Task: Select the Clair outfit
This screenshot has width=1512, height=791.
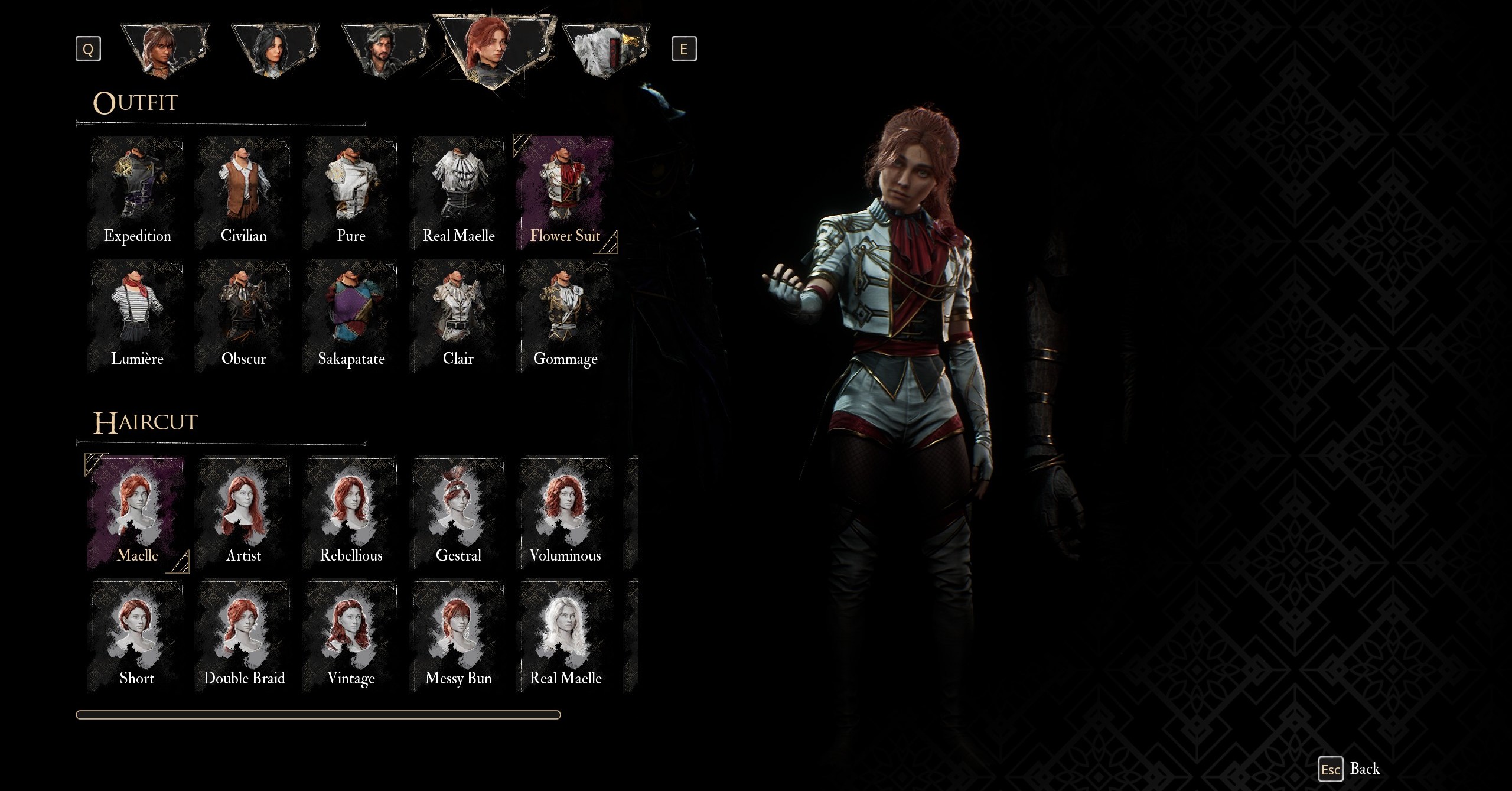Action: click(x=458, y=316)
